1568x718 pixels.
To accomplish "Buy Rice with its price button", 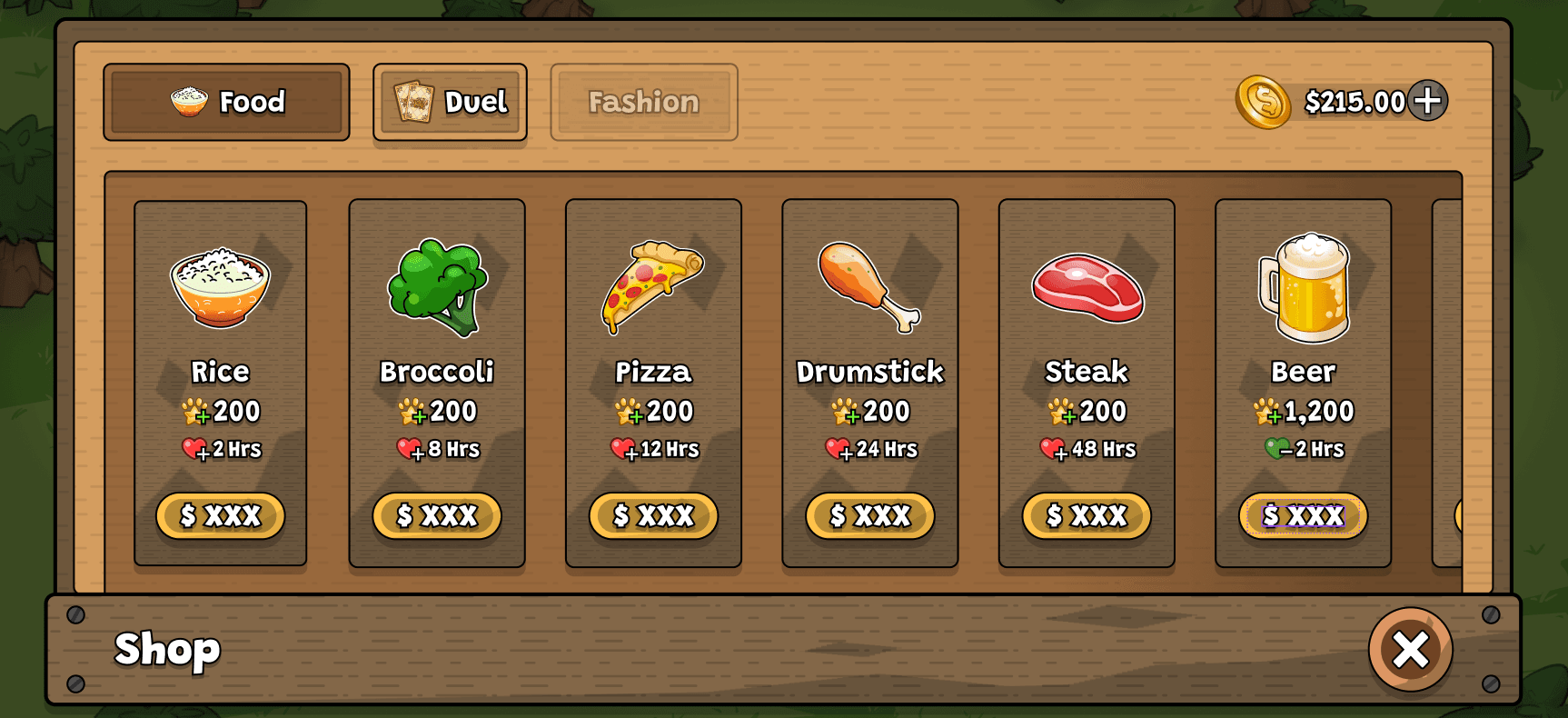I will click(220, 516).
